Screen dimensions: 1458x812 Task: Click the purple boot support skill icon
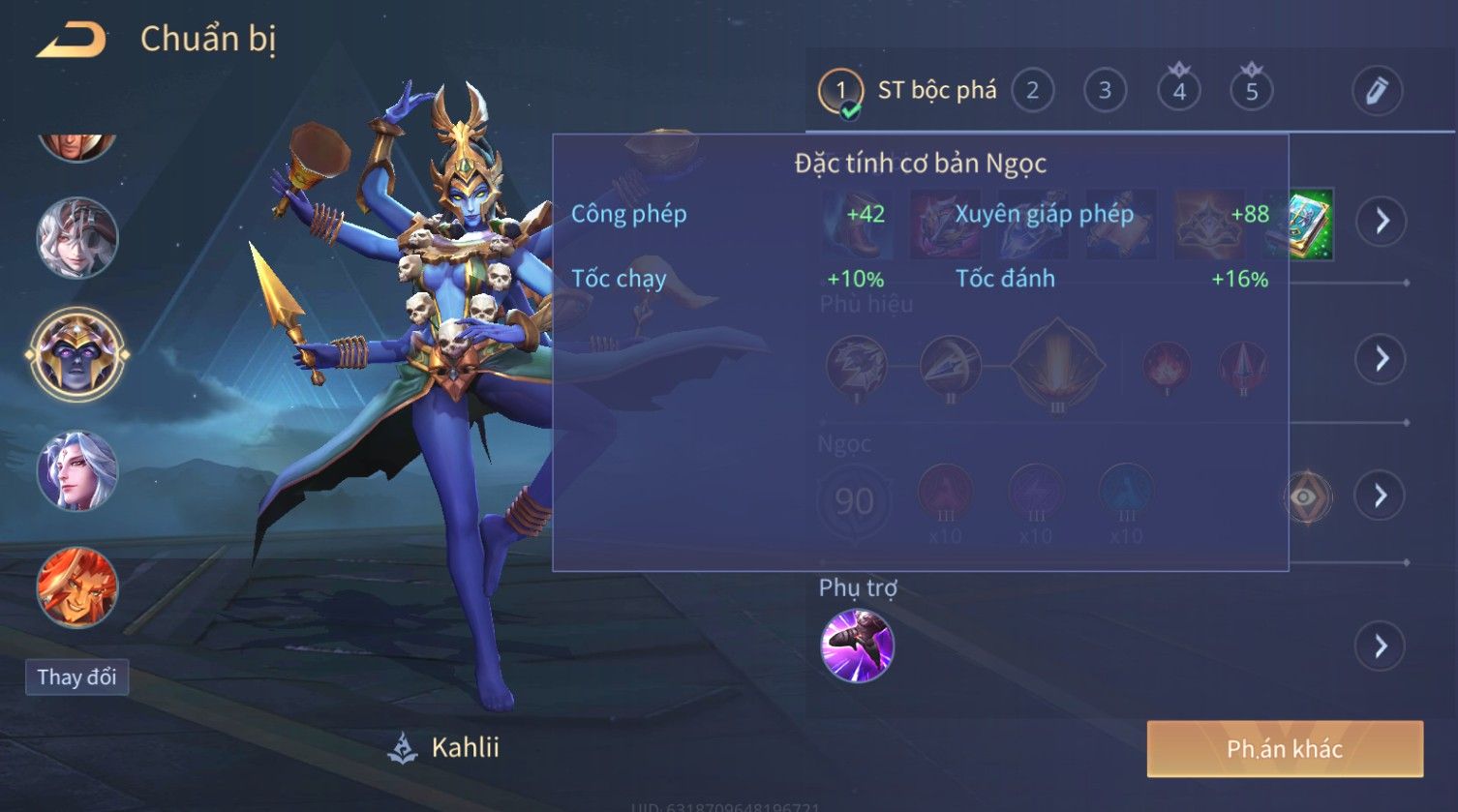(857, 646)
